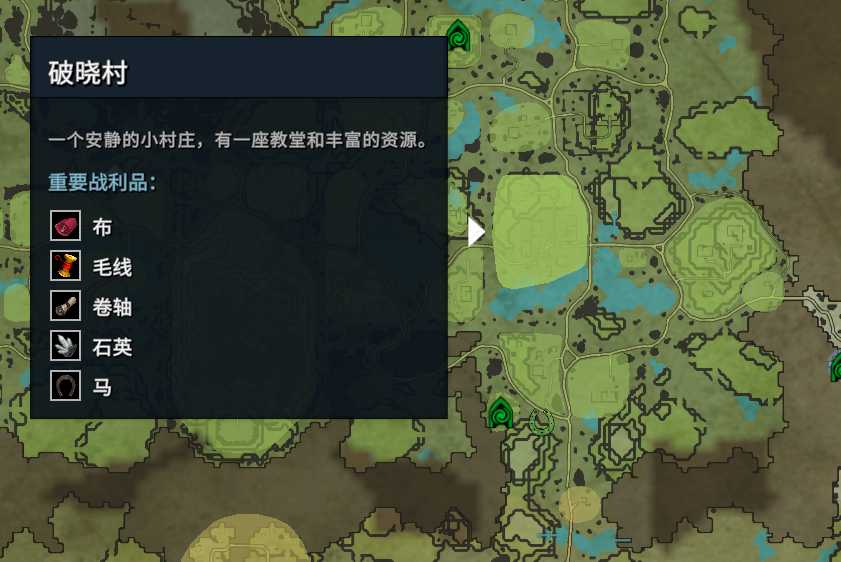Click the green waygate marker beside the ring marker

[x=500, y=411]
